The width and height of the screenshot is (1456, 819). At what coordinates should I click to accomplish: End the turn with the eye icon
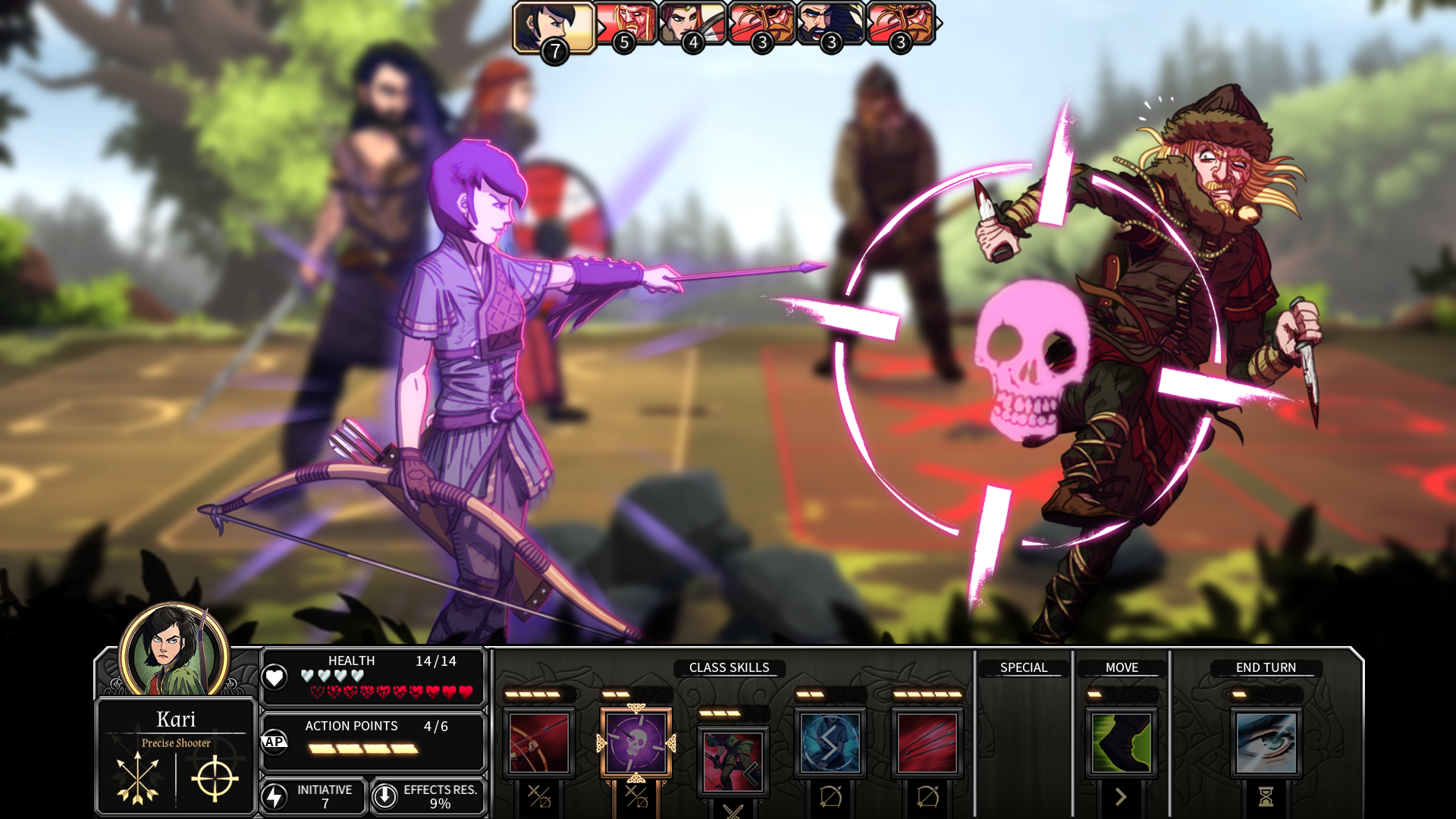1266,743
